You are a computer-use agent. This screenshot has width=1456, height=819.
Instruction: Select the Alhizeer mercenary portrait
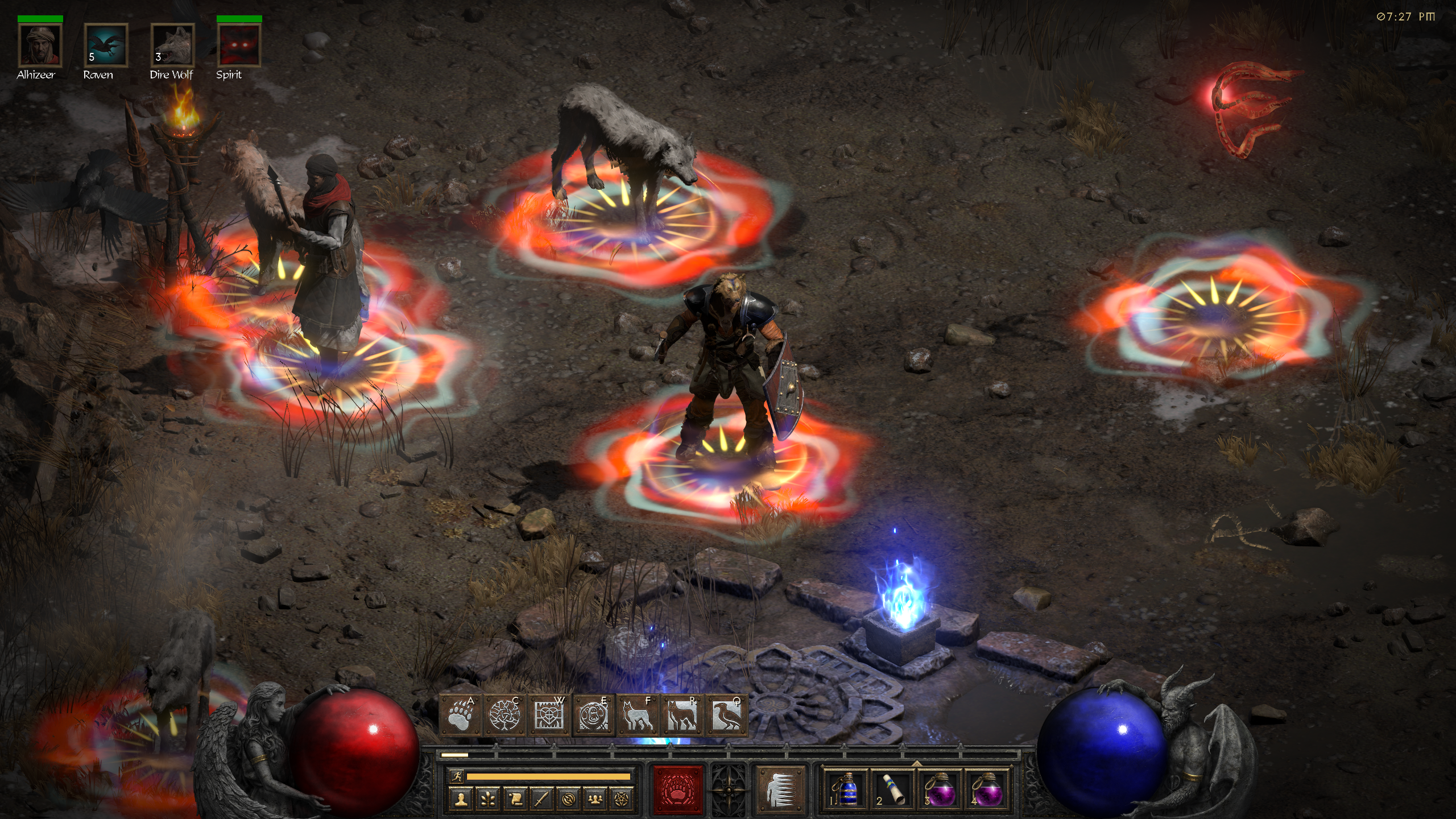[40, 45]
